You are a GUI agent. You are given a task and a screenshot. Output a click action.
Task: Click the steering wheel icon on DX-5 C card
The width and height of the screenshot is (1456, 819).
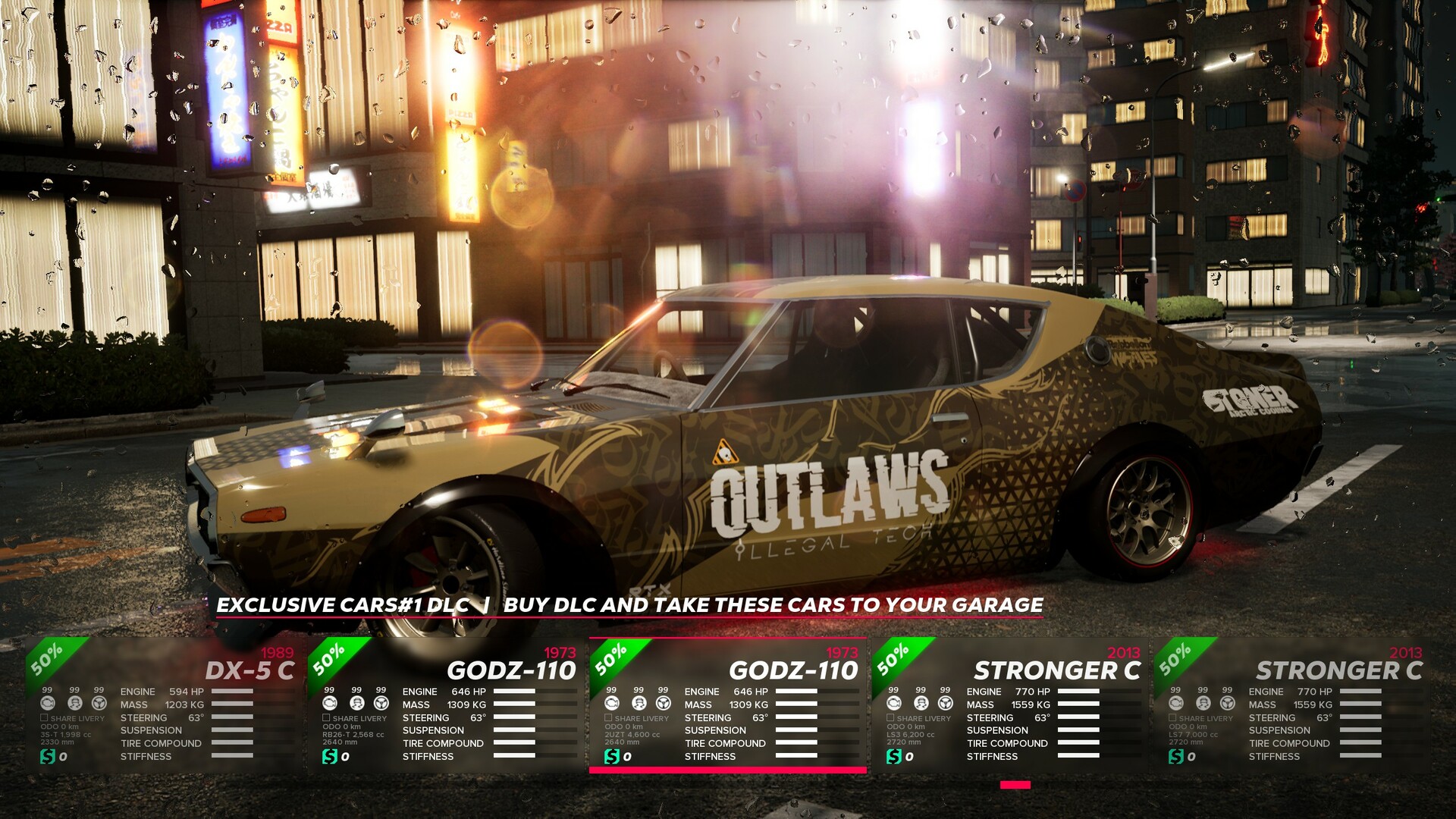tap(99, 704)
